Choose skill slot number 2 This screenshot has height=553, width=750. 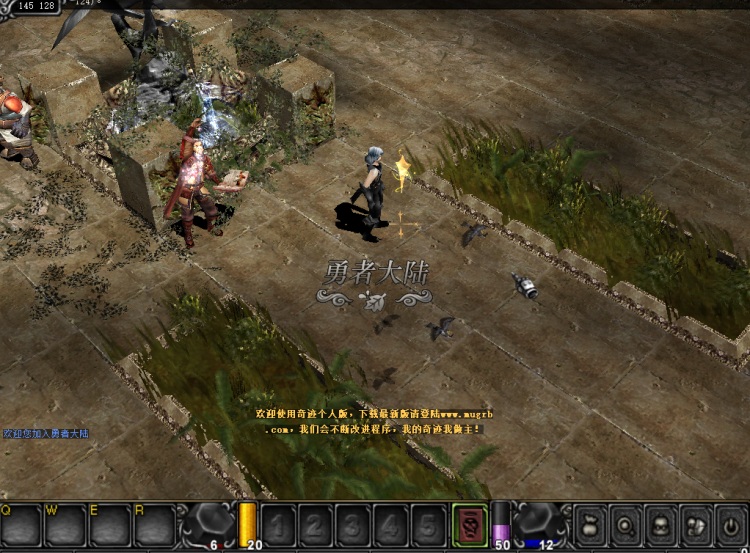tap(317, 525)
